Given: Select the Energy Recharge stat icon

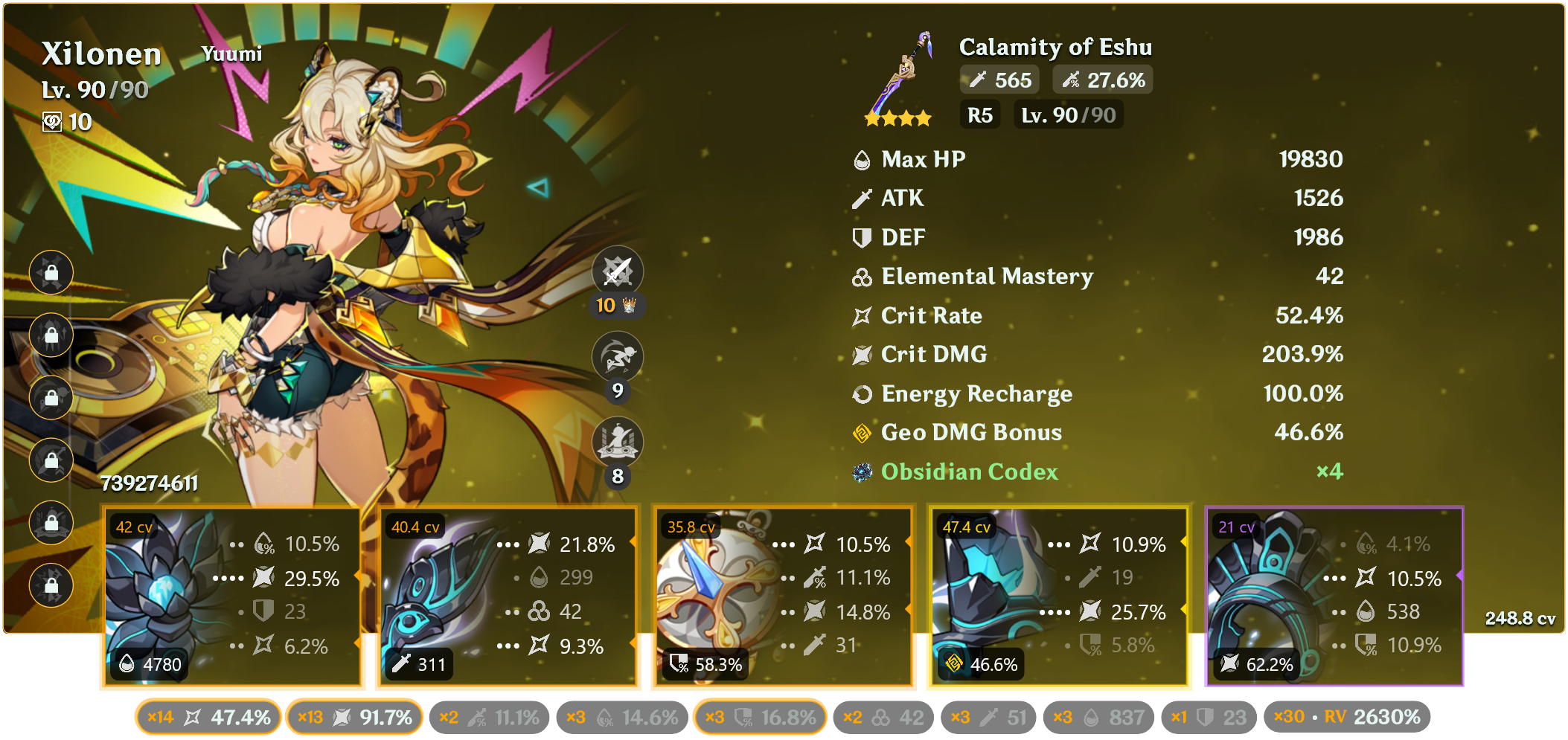Looking at the screenshot, I should click(x=862, y=394).
